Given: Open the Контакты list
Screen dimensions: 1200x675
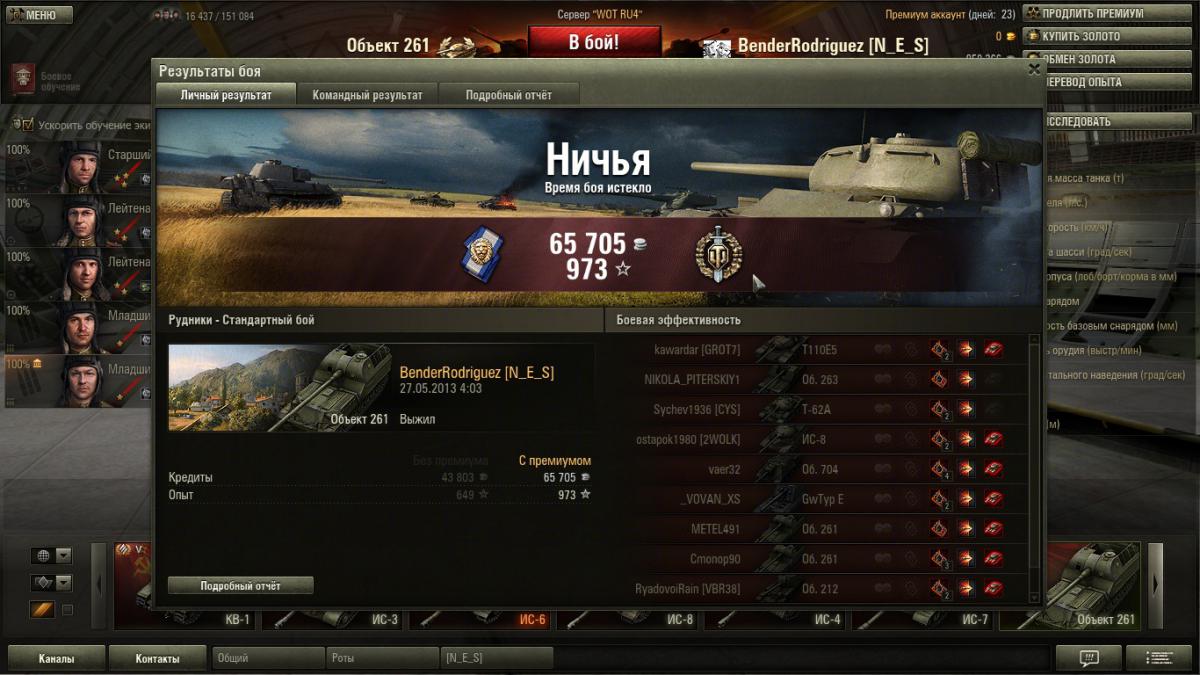Looking at the screenshot, I should pos(158,658).
